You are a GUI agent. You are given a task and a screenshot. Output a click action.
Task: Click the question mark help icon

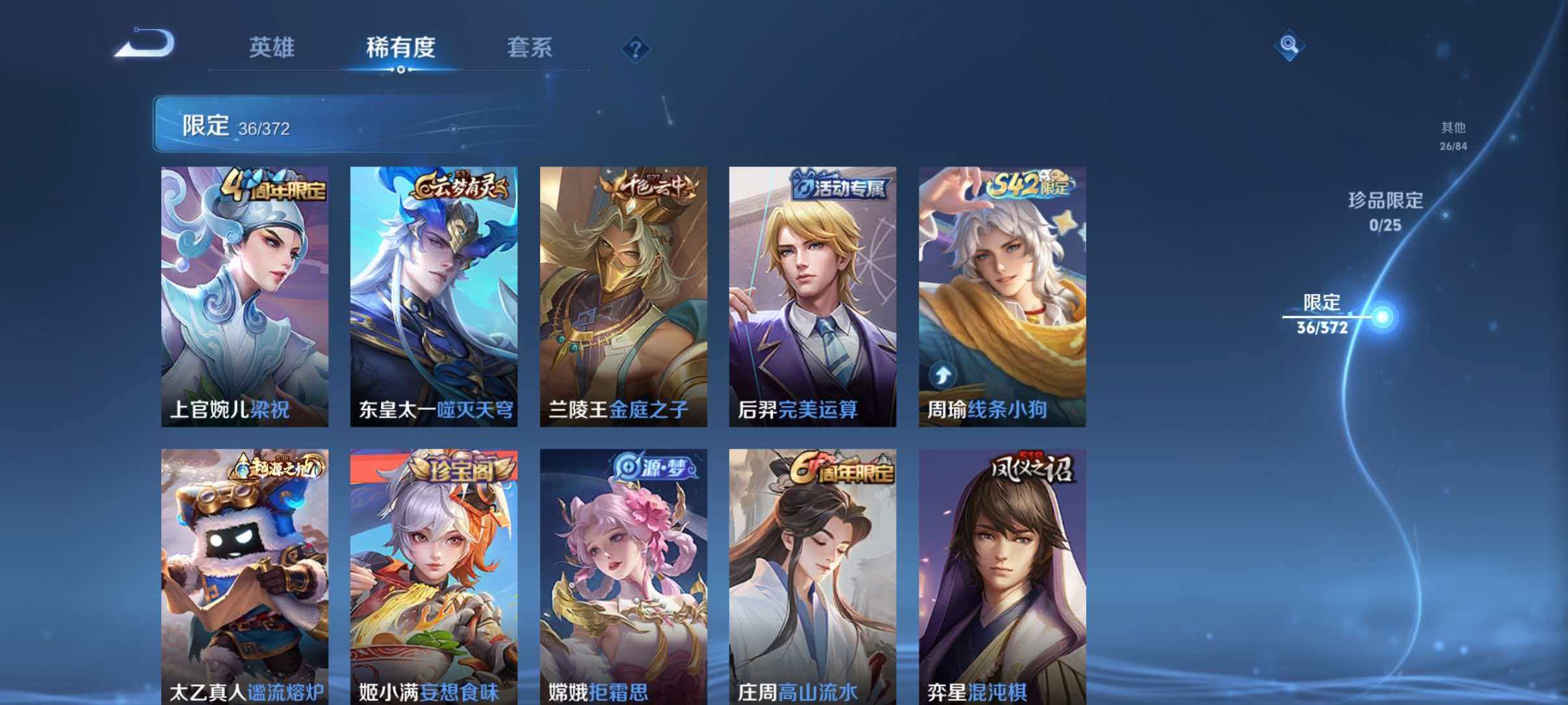[x=636, y=47]
